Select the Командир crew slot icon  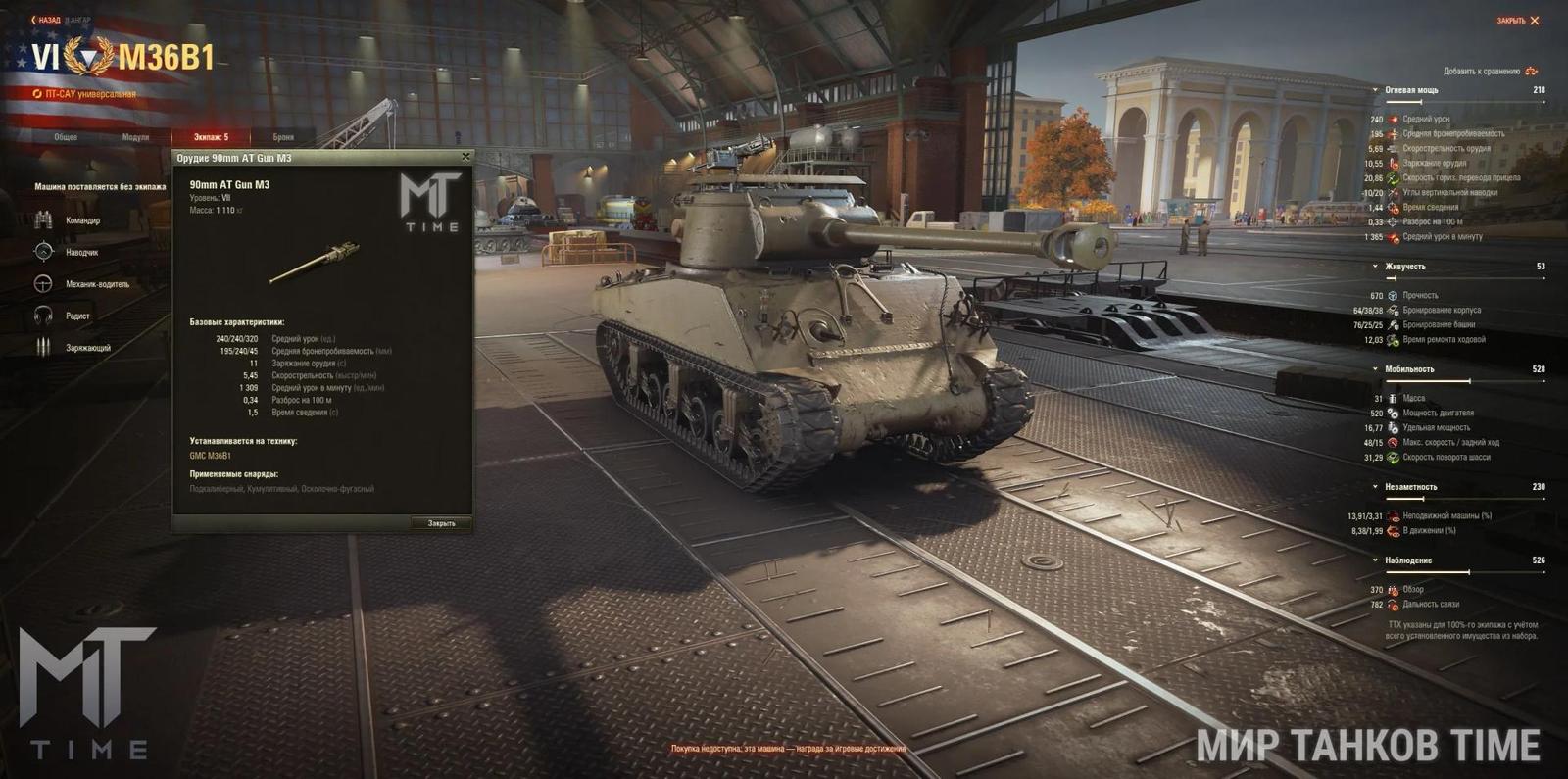[x=42, y=220]
